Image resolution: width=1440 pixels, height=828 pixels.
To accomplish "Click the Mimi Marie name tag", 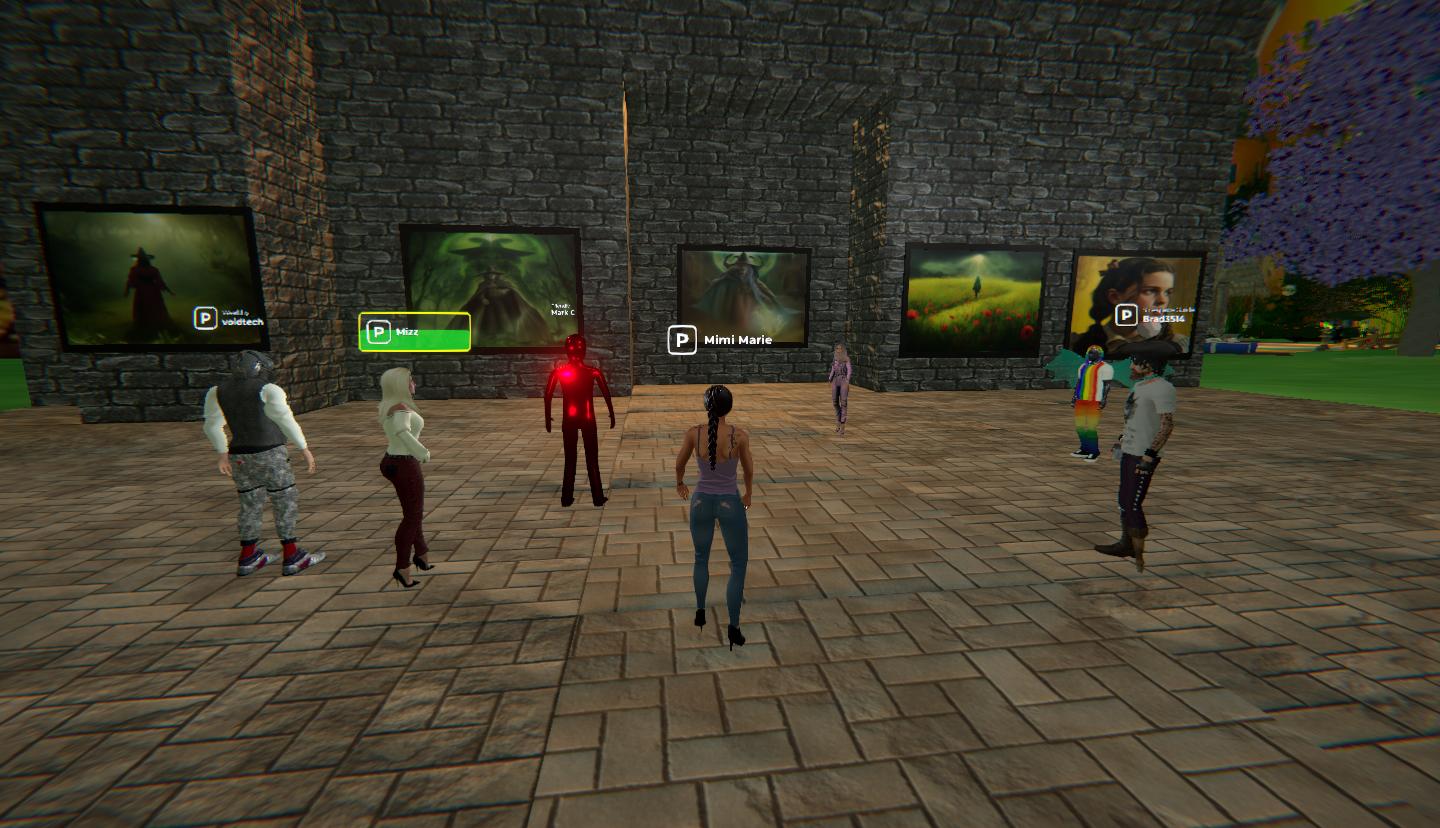I will (721, 340).
